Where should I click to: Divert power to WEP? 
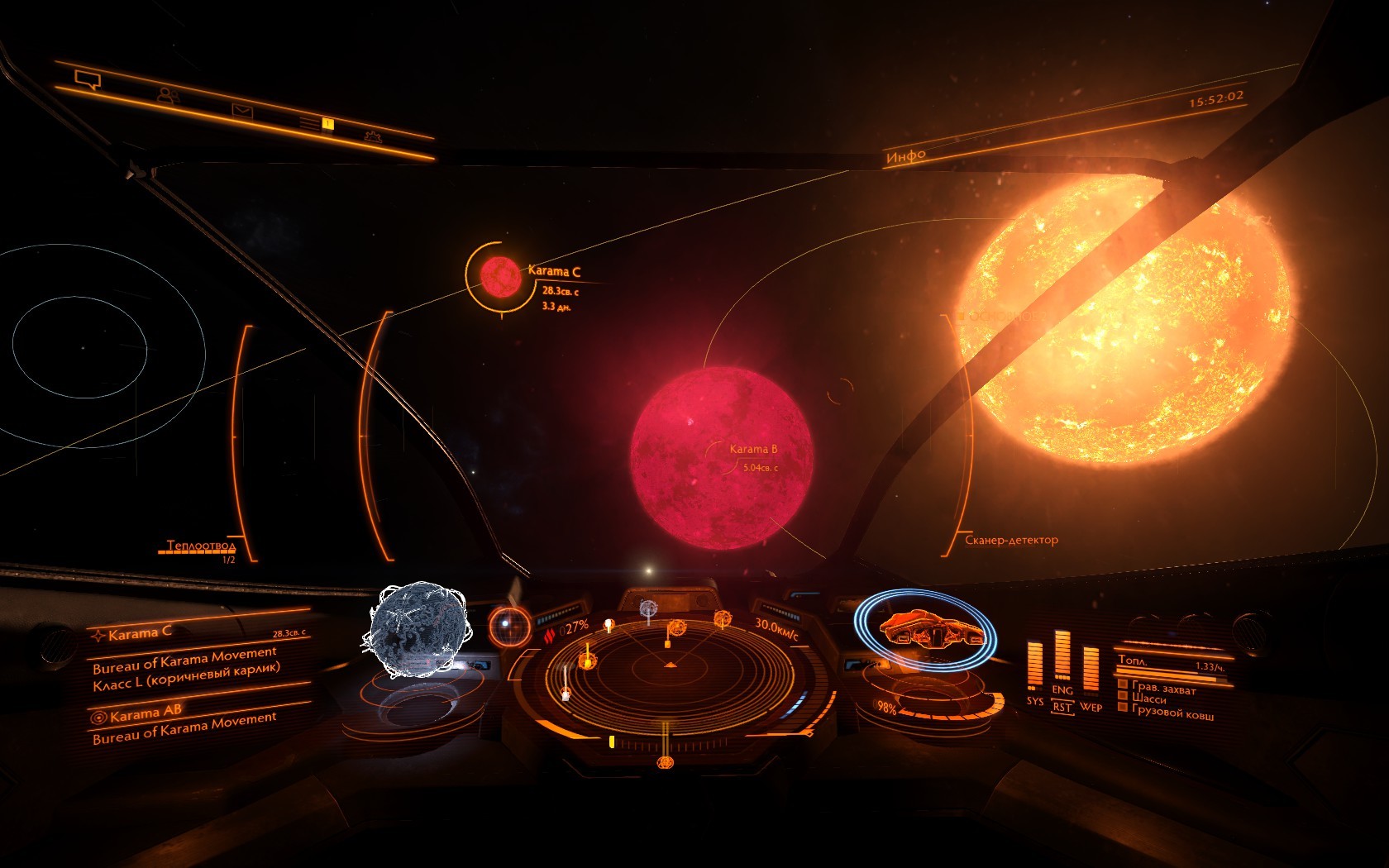[1091, 706]
